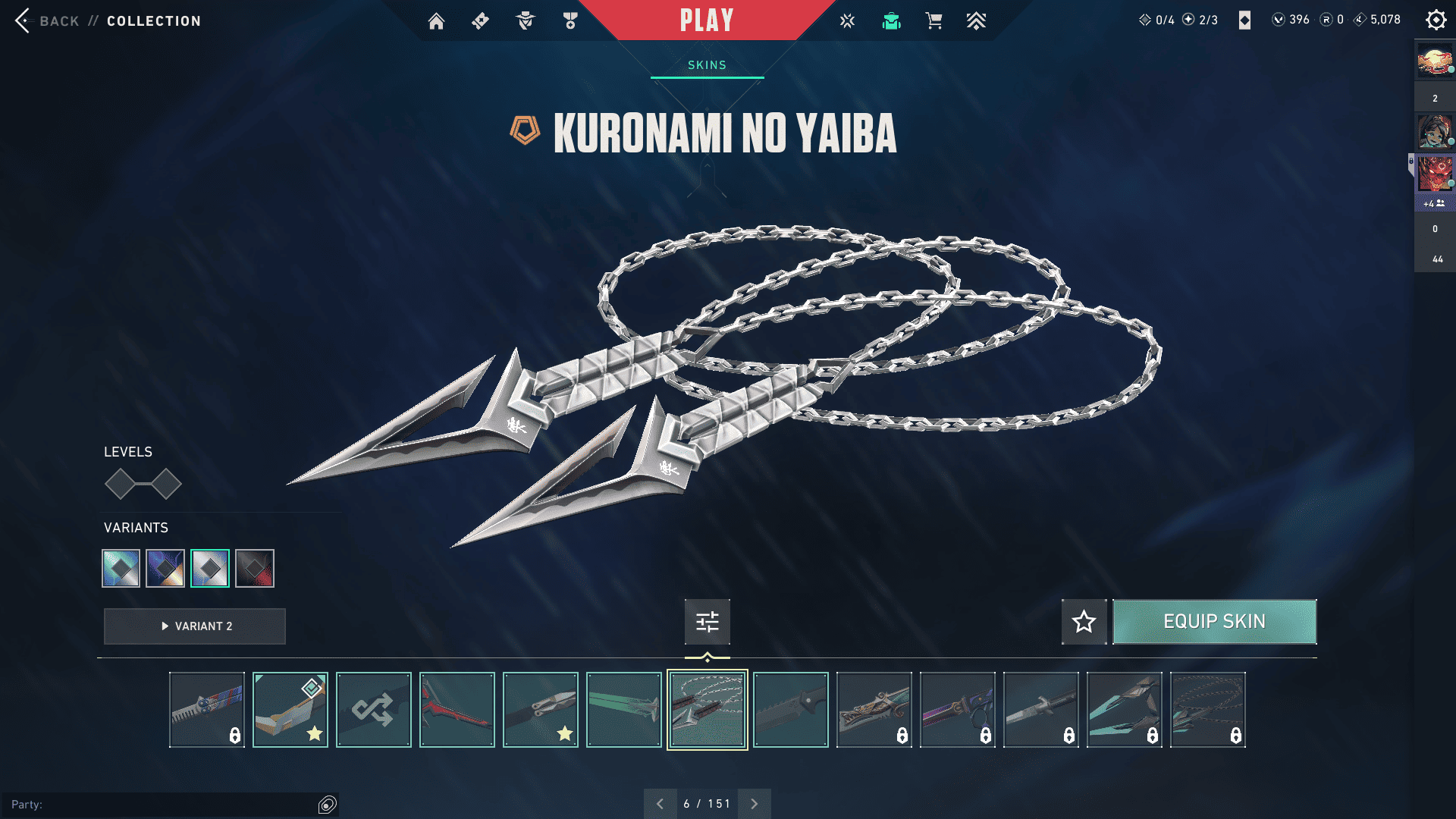Image resolution: width=1456 pixels, height=819 pixels.
Task: Switch to the Skins tab
Action: click(707, 65)
